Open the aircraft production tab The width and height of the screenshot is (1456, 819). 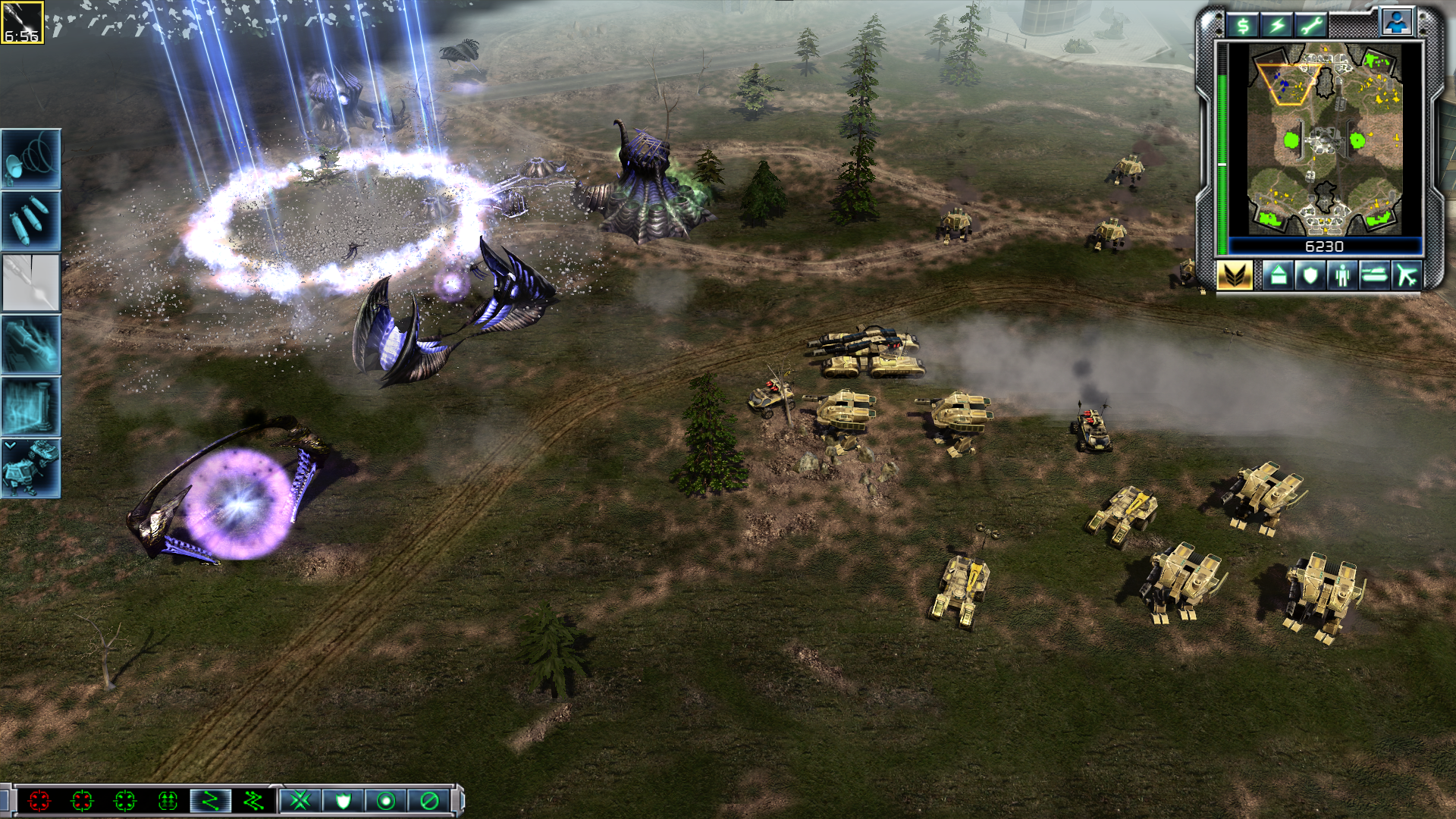1407,275
